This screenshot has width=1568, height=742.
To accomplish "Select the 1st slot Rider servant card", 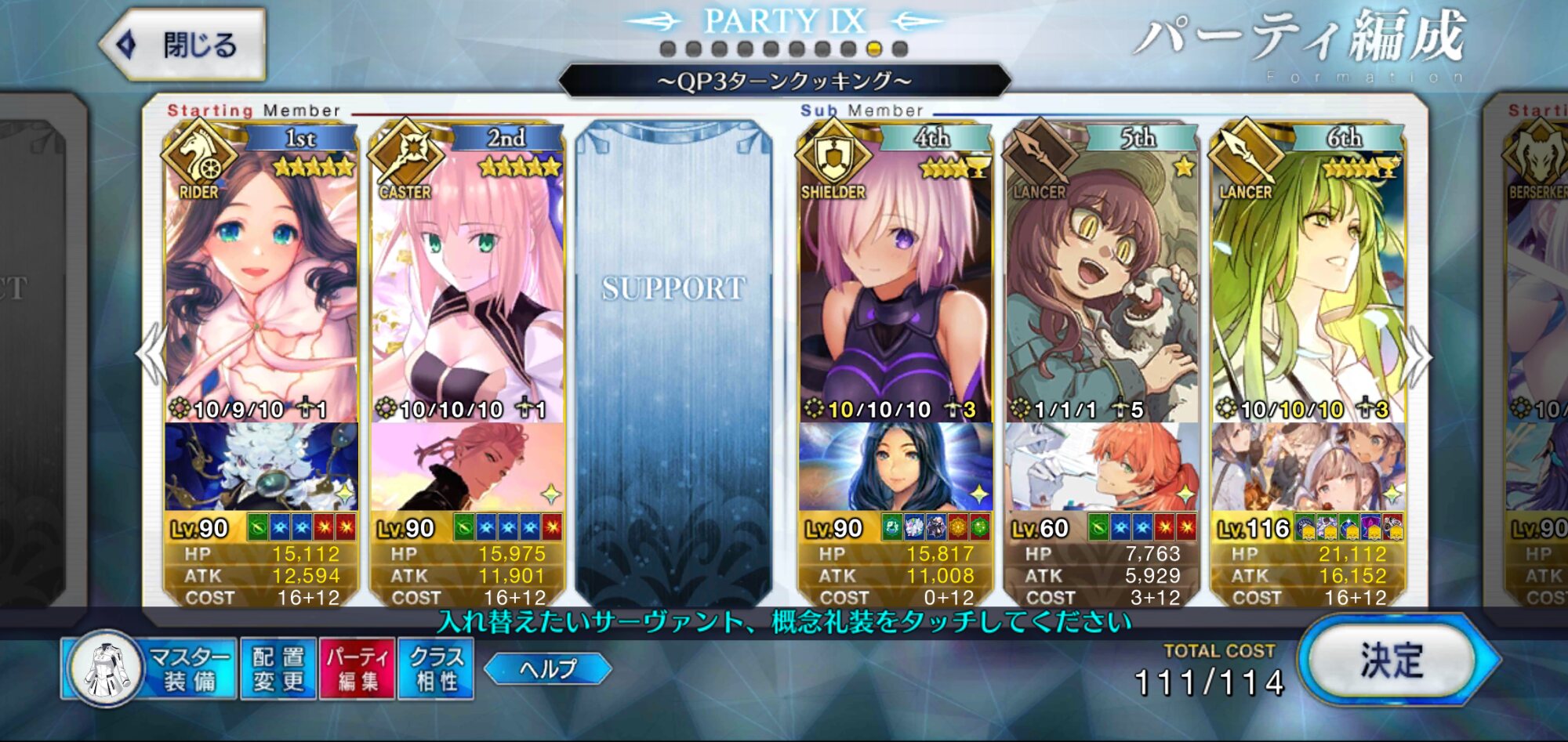I will 260,282.
